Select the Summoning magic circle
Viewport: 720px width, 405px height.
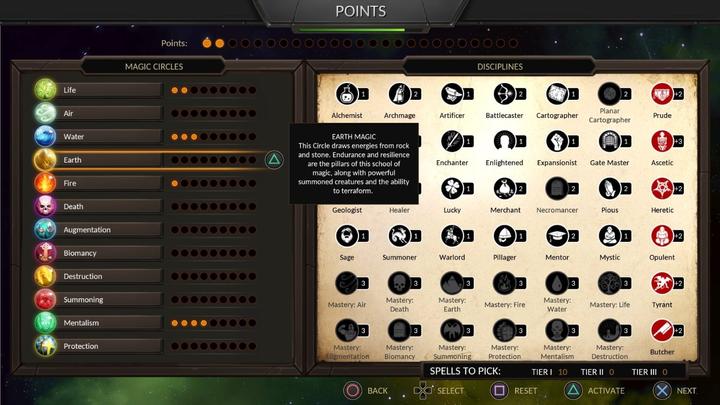98,300
